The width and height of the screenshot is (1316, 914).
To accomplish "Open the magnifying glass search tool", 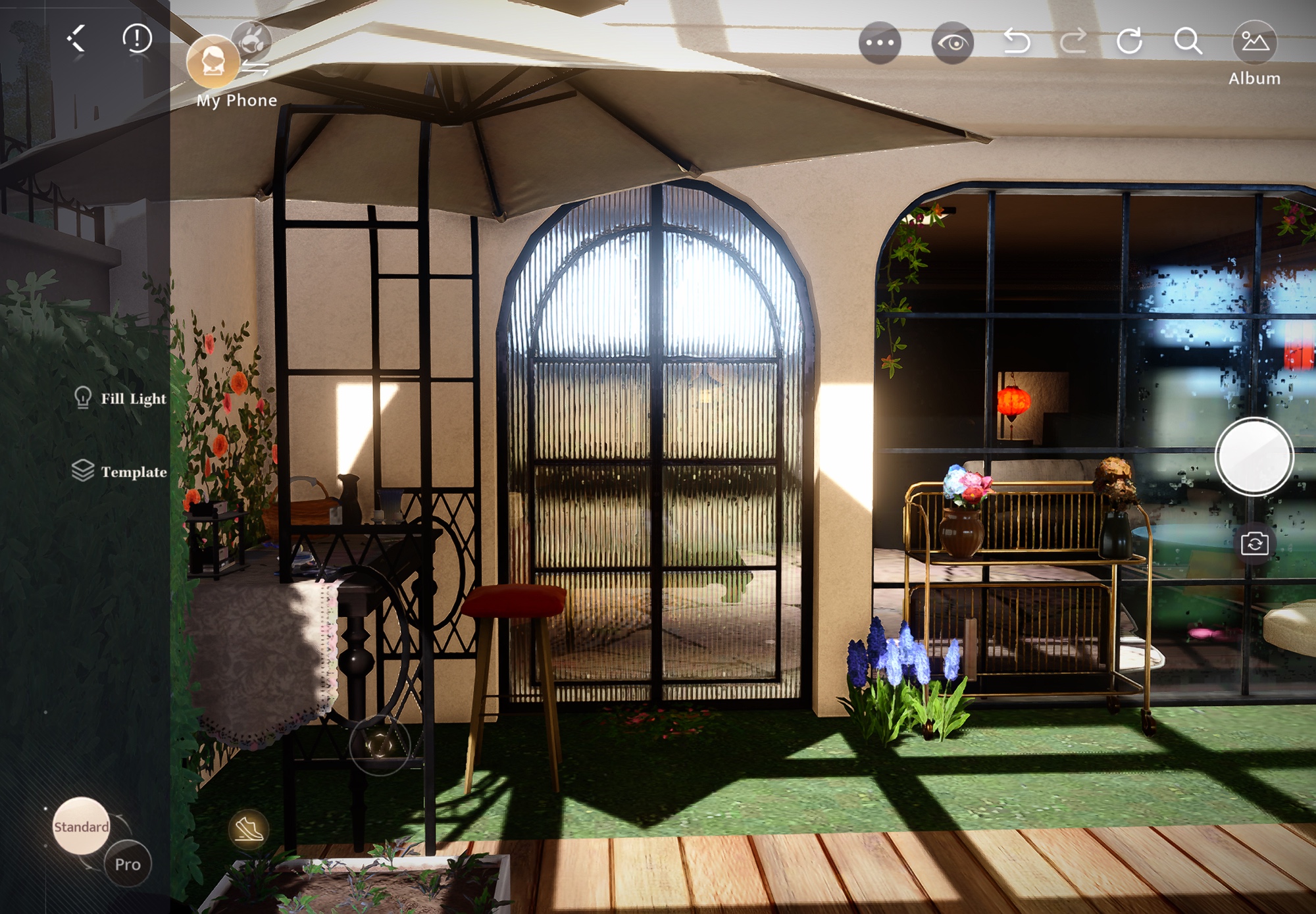I will coord(1188,41).
